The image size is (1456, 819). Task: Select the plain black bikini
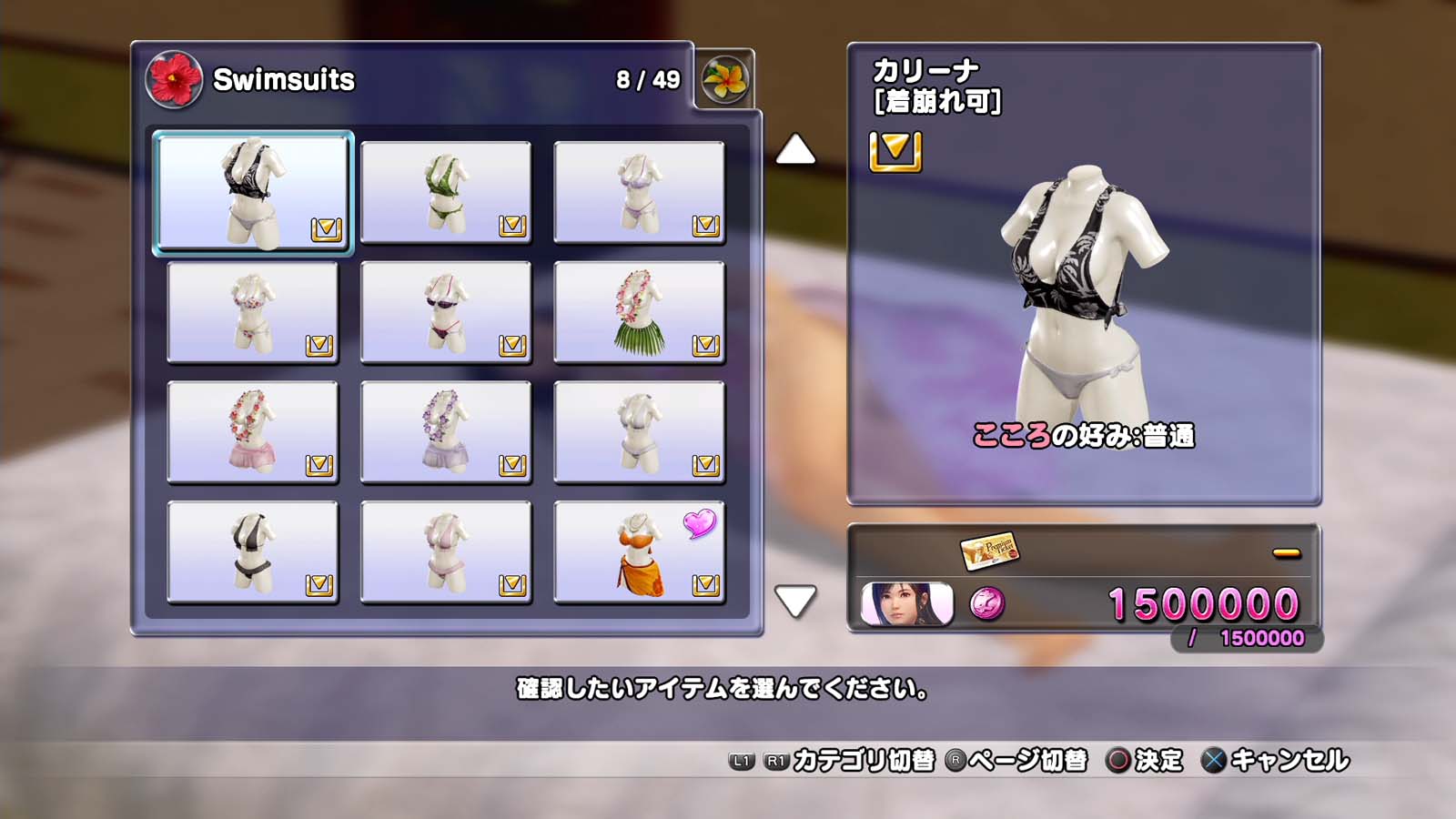pyautogui.click(x=253, y=552)
